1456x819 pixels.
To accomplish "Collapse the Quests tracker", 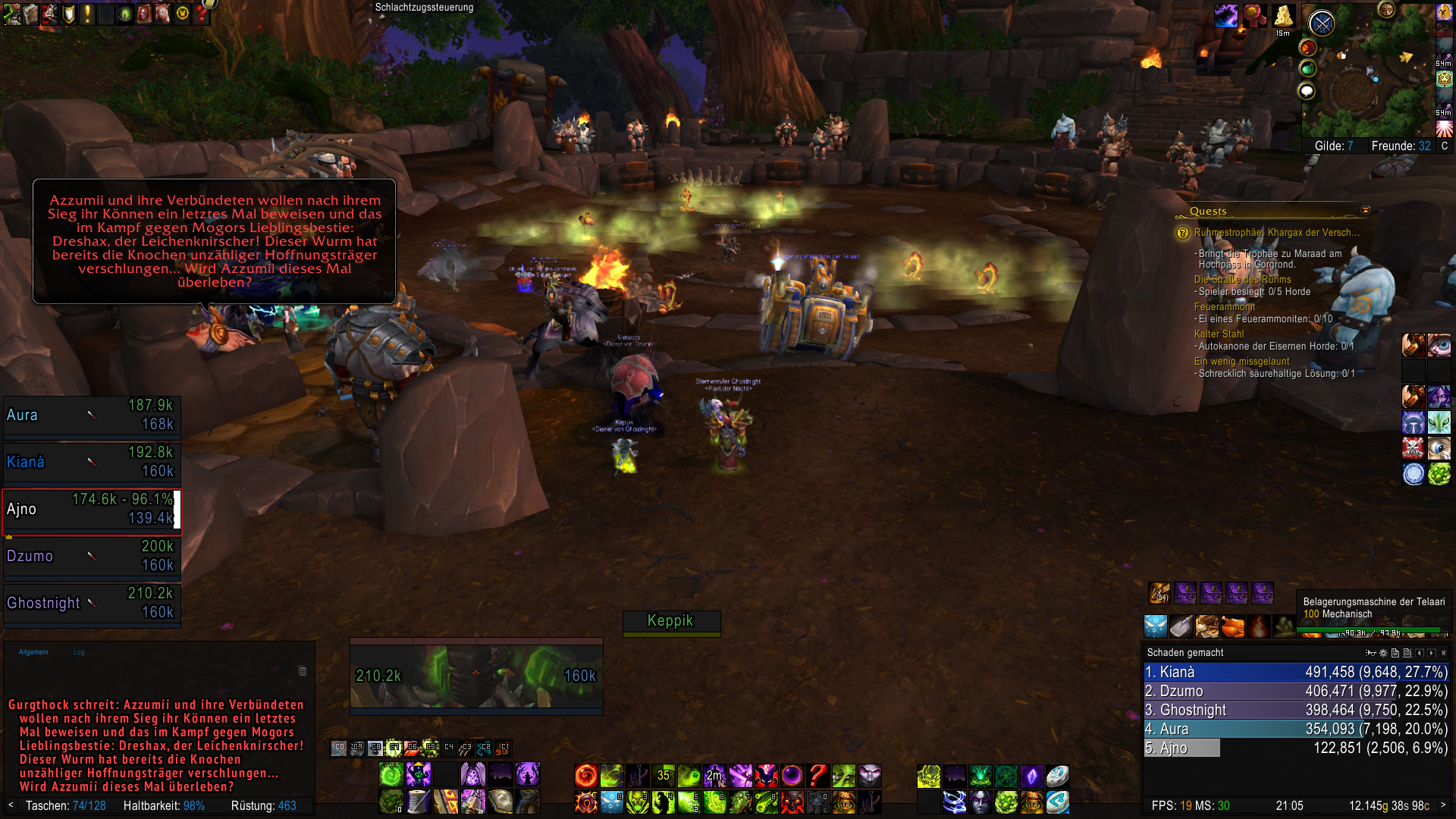I will click(x=1366, y=210).
